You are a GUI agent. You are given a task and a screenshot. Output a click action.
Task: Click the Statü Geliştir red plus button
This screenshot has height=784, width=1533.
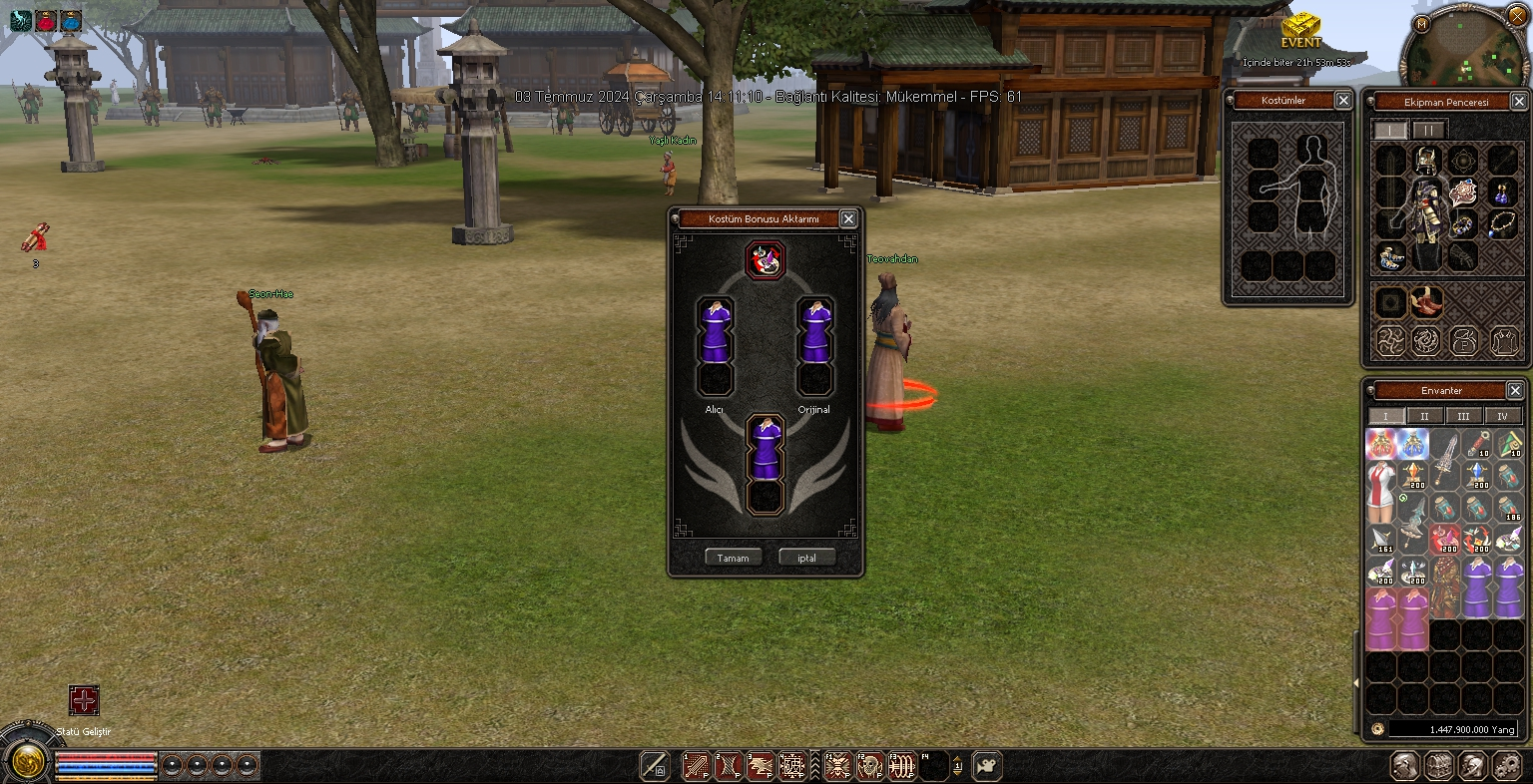(x=84, y=700)
